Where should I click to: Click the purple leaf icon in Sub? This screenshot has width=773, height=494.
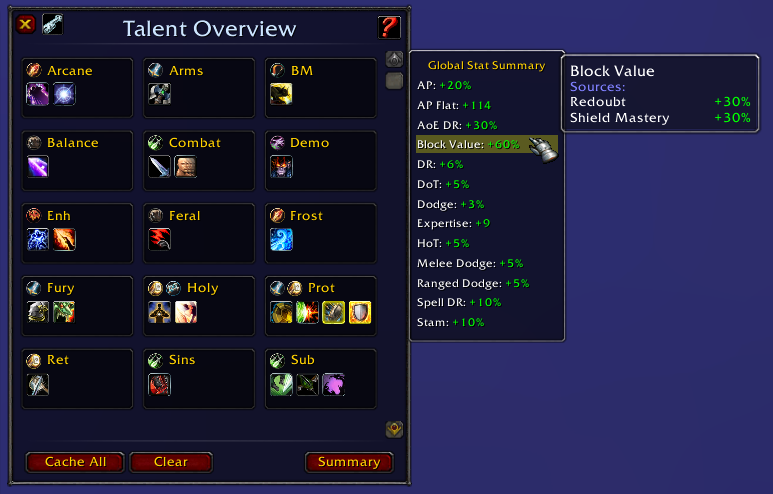point(333,384)
